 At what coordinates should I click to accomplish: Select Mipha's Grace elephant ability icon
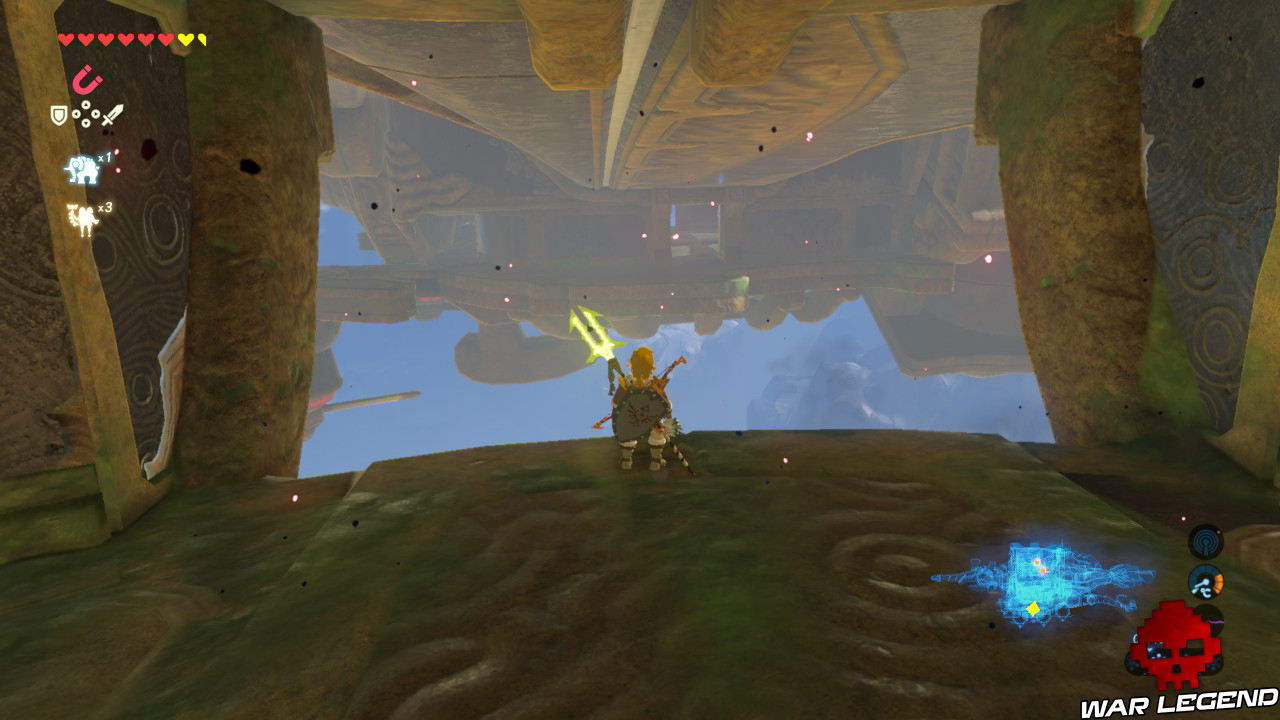pyautogui.click(x=83, y=168)
